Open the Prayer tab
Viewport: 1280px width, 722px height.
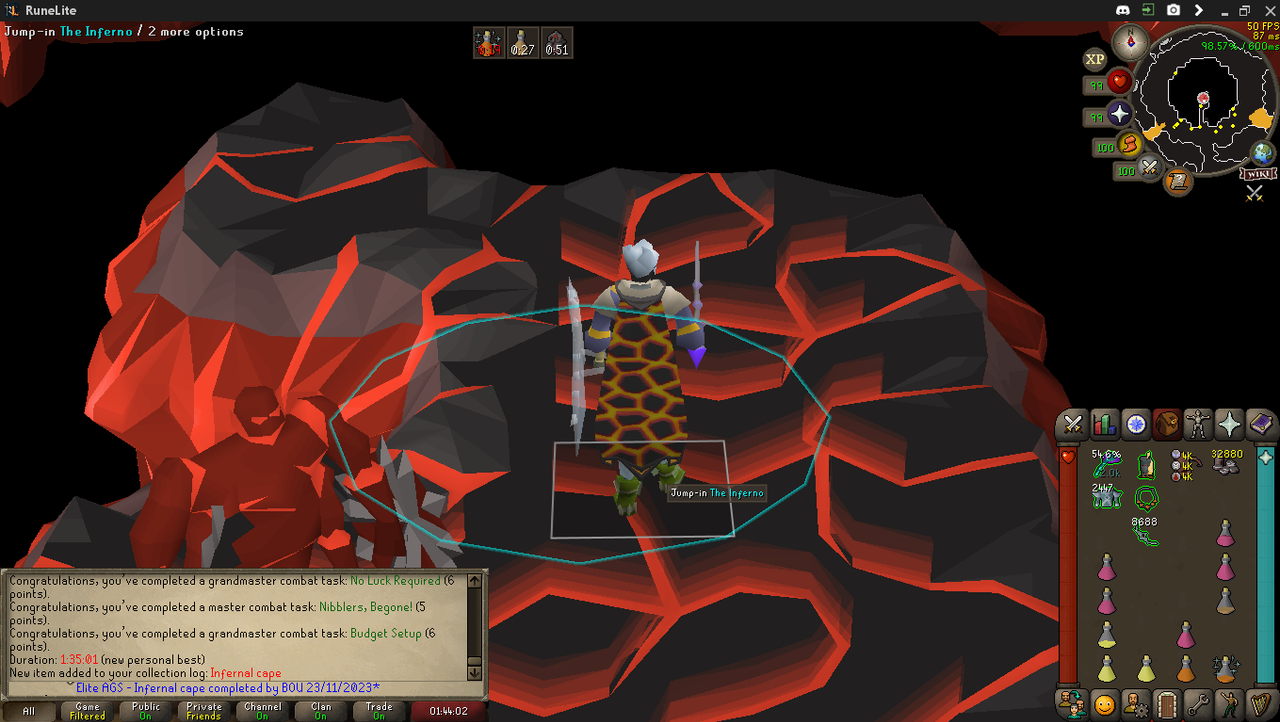1228,424
